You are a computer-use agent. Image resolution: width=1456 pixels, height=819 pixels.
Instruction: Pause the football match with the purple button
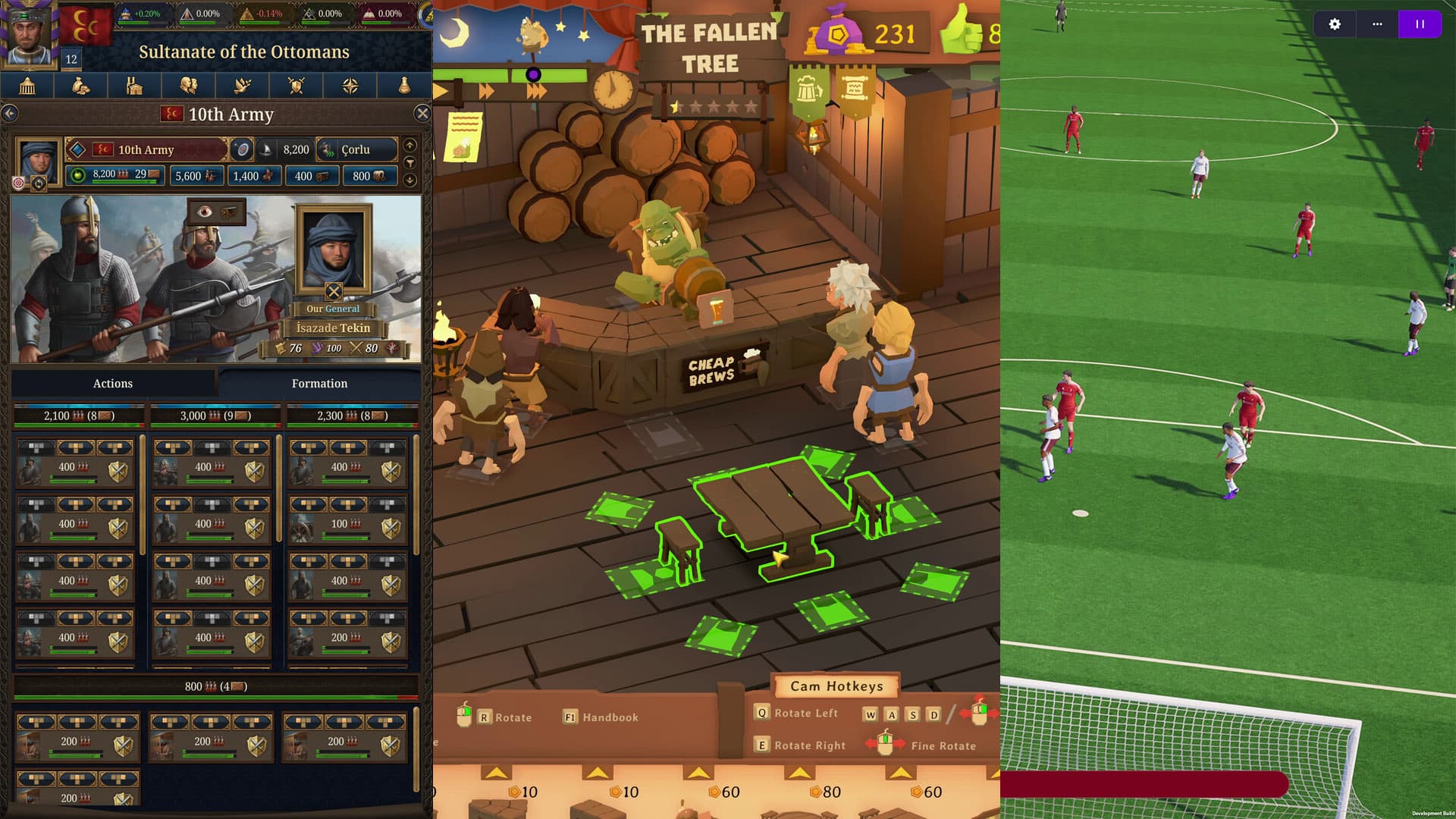(x=1419, y=24)
